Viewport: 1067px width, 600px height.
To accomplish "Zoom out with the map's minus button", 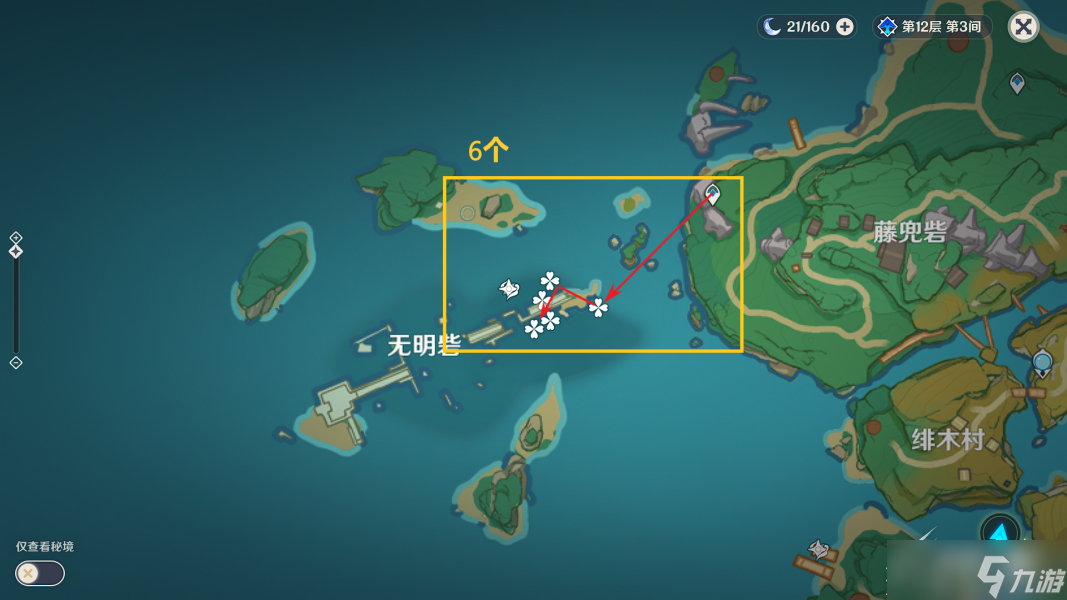I will pyautogui.click(x=16, y=362).
